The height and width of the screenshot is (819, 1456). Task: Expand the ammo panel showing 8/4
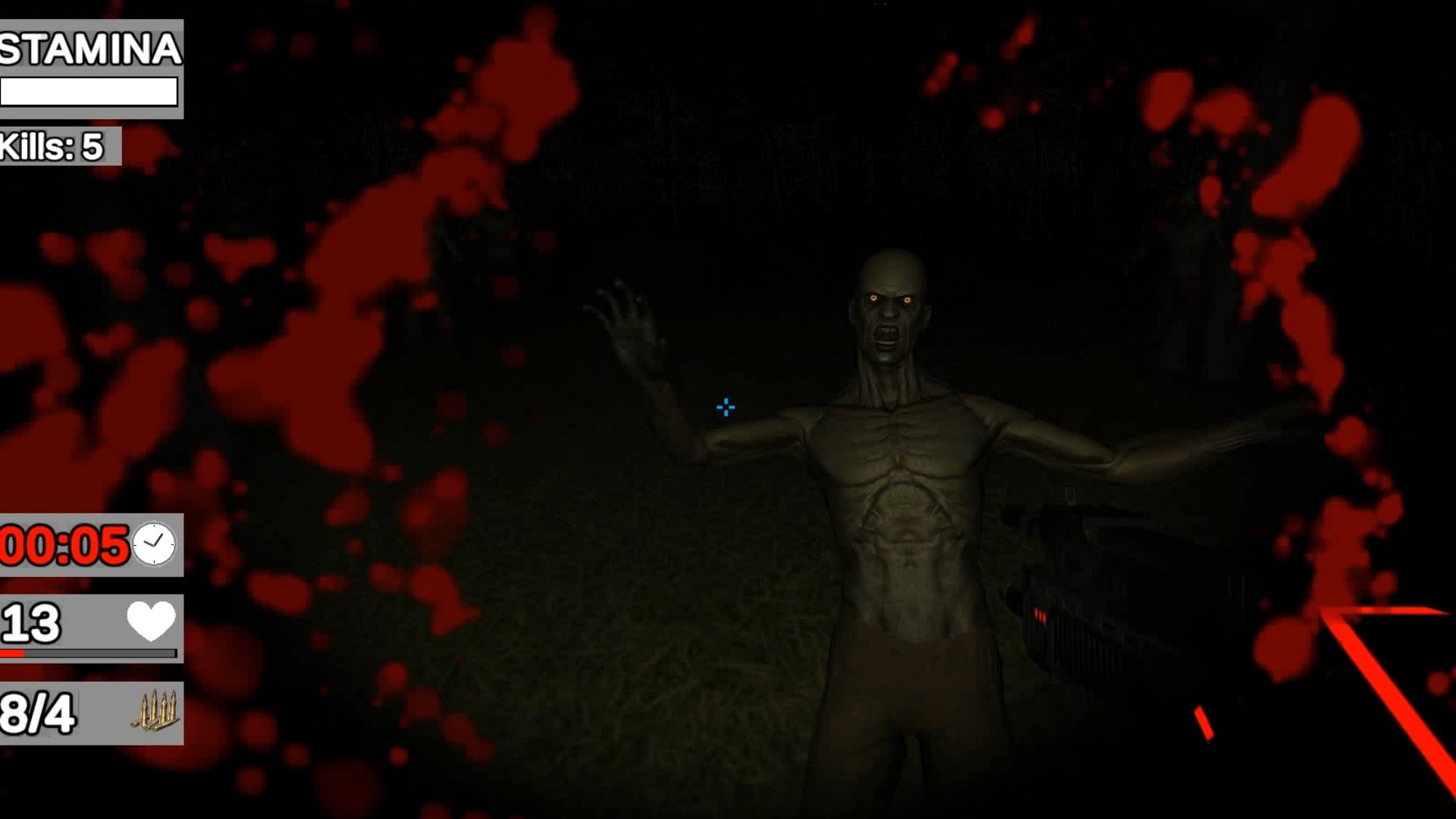(x=91, y=713)
